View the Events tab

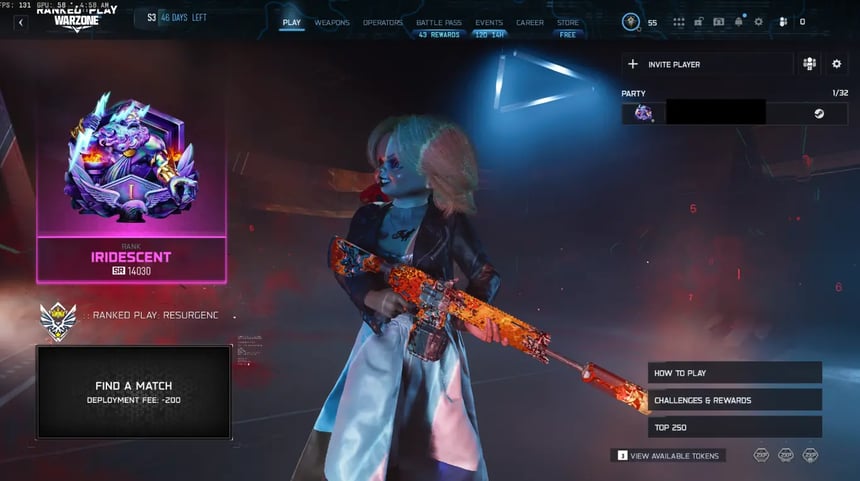489,22
